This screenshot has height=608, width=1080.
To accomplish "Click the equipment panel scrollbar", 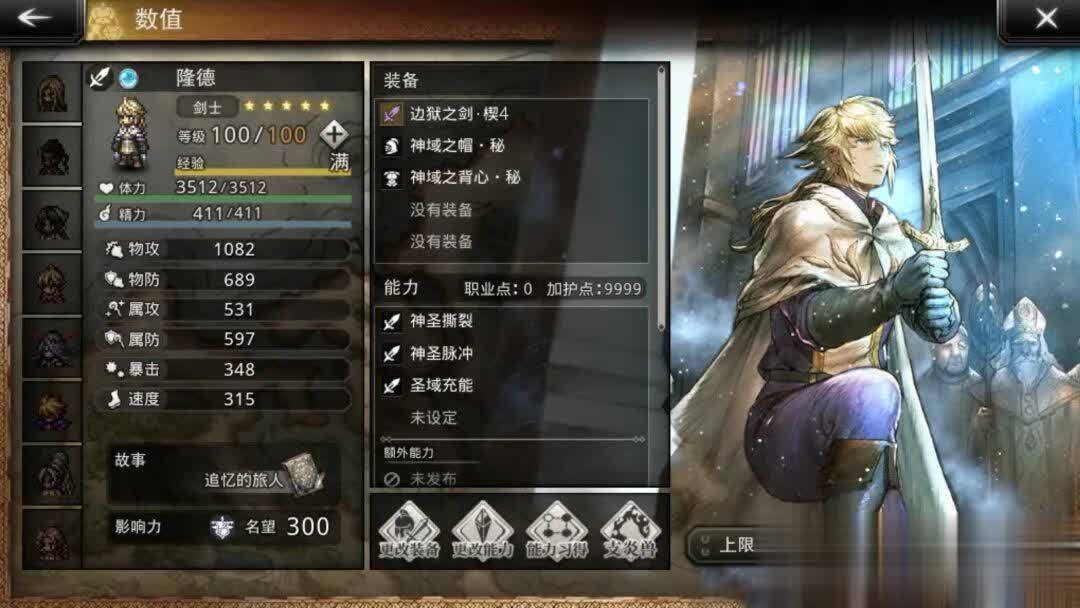I will tap(661, 200).
